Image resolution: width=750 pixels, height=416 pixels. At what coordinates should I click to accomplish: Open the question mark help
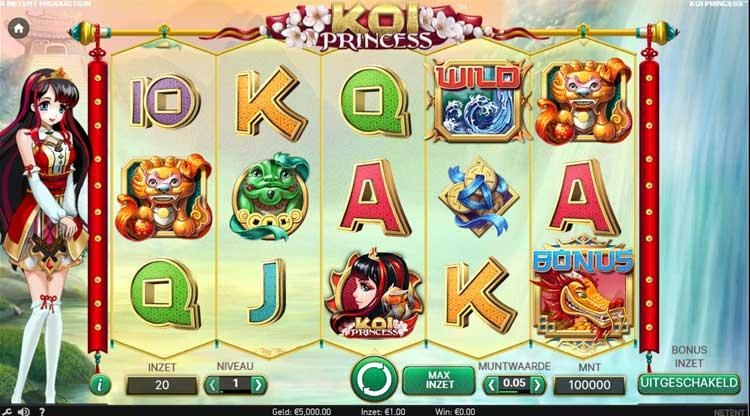click(41, 410)
